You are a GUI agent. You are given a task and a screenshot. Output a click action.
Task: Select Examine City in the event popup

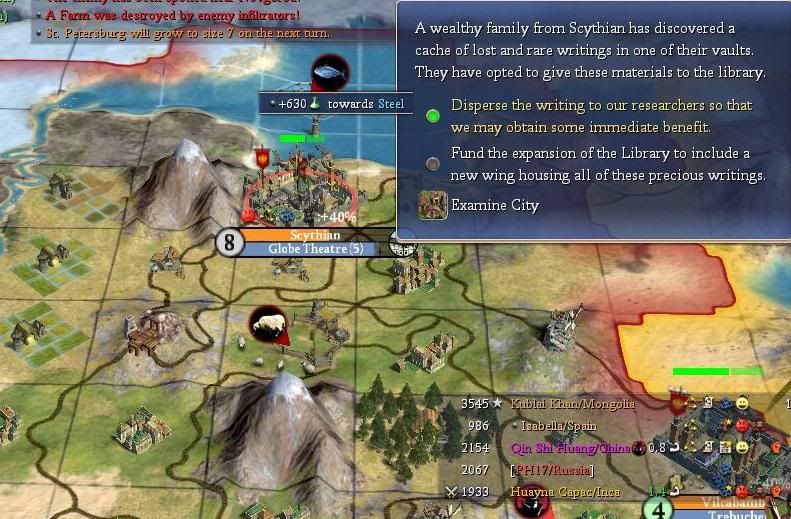494,206
